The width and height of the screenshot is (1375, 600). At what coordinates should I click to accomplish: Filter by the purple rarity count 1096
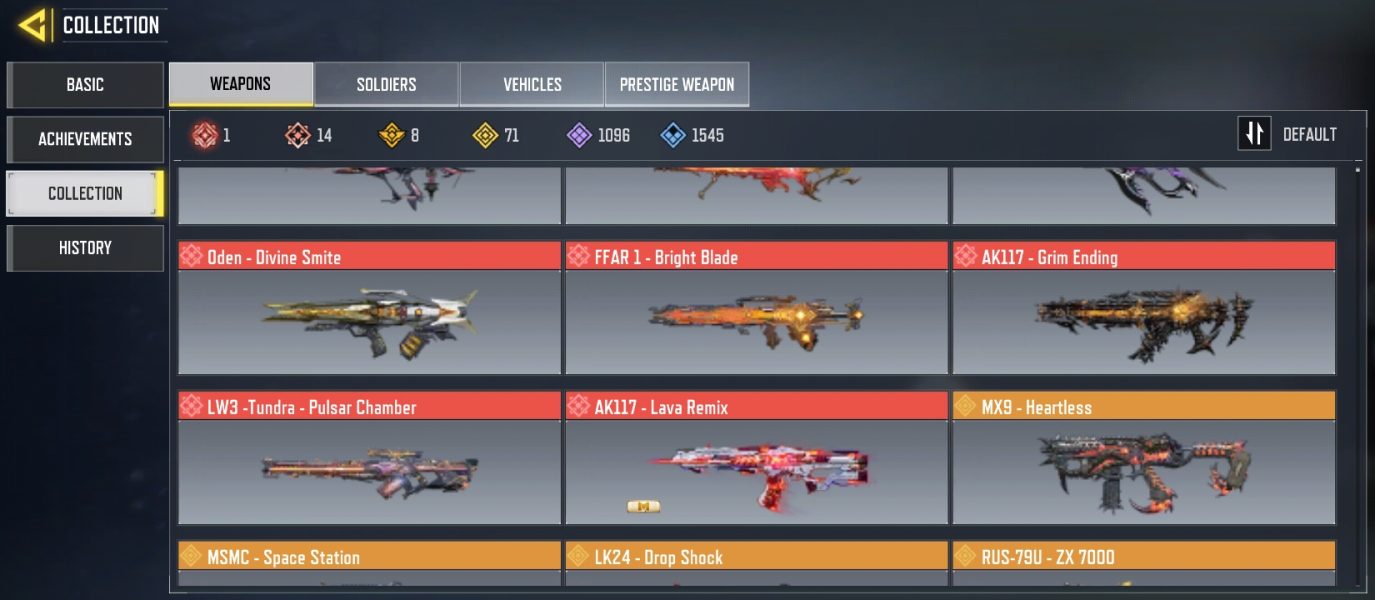point(599,135)
